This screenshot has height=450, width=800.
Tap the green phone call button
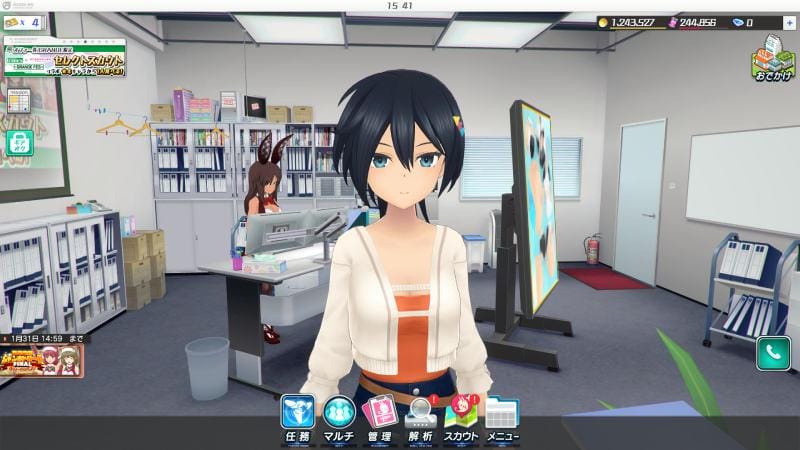[x=773, y=352]
